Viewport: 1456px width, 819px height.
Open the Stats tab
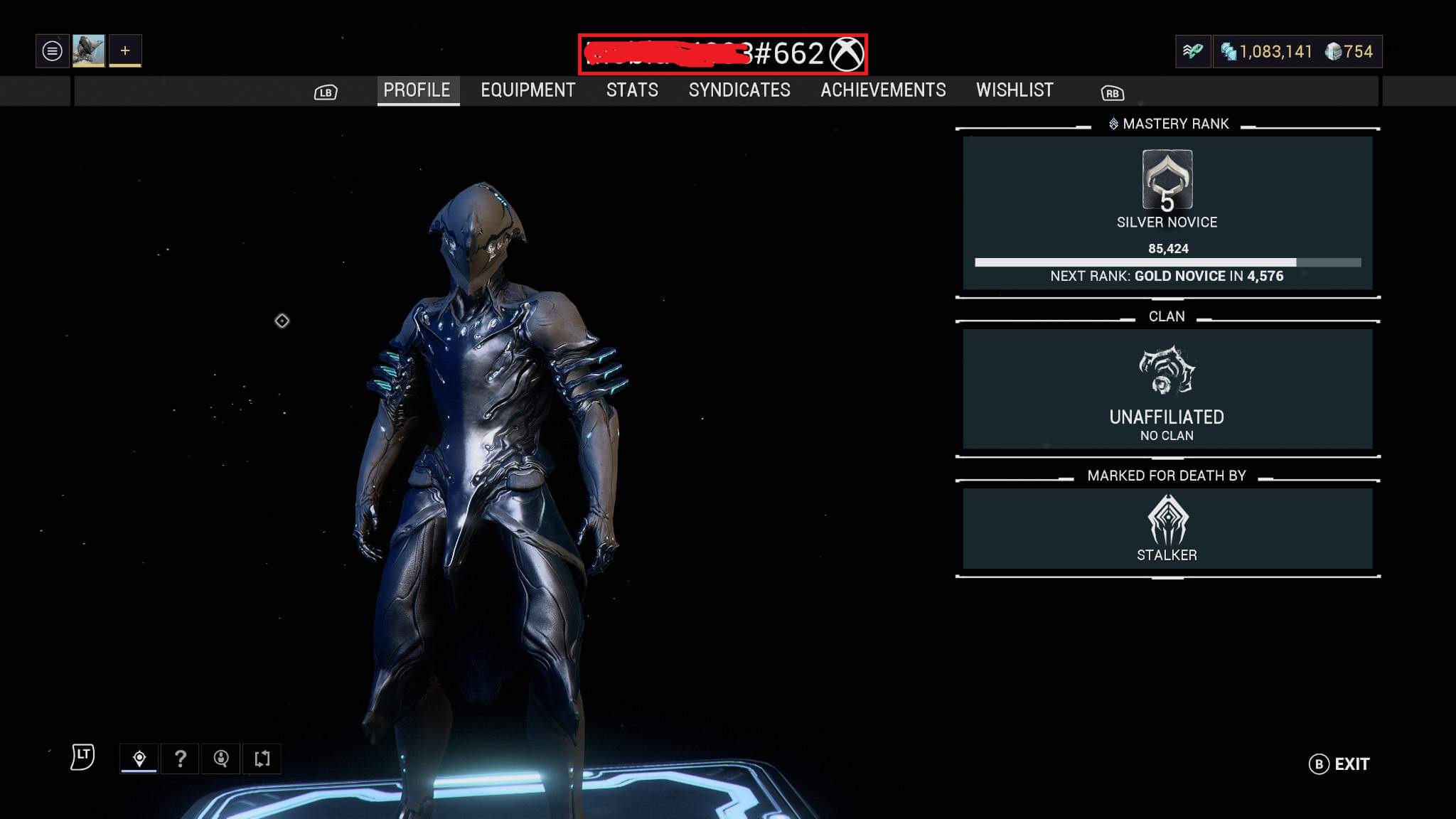pyautogui.click(x=632, y=90)
